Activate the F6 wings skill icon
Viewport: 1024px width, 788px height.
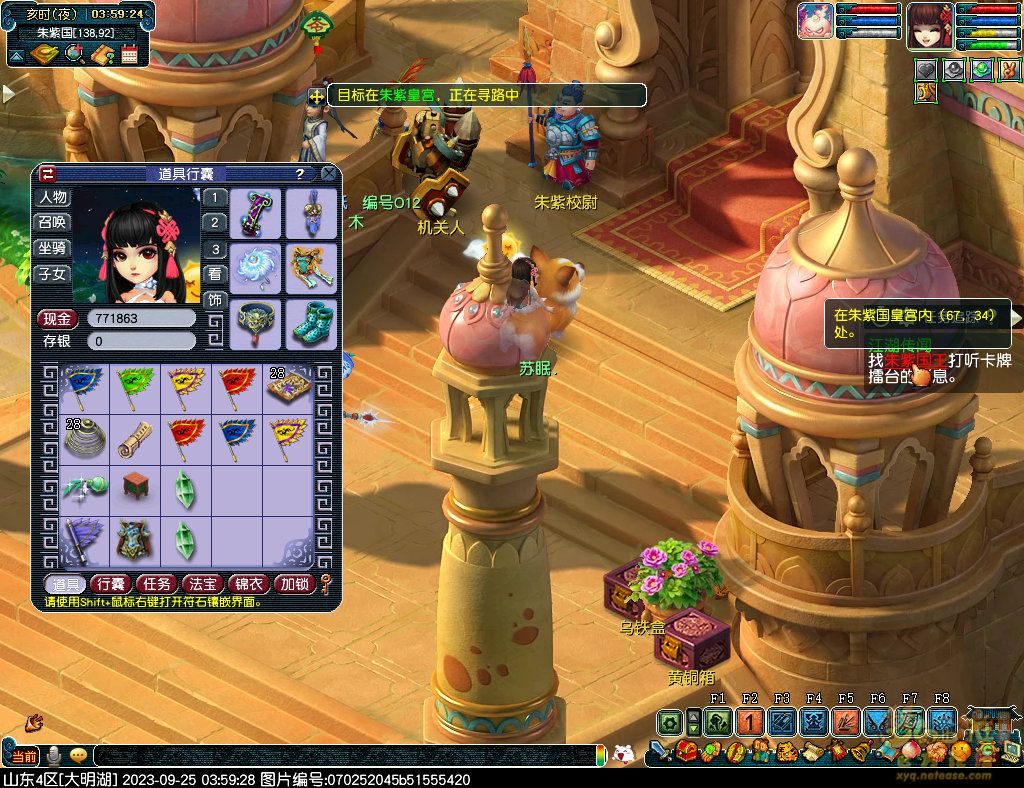[878, 722]
